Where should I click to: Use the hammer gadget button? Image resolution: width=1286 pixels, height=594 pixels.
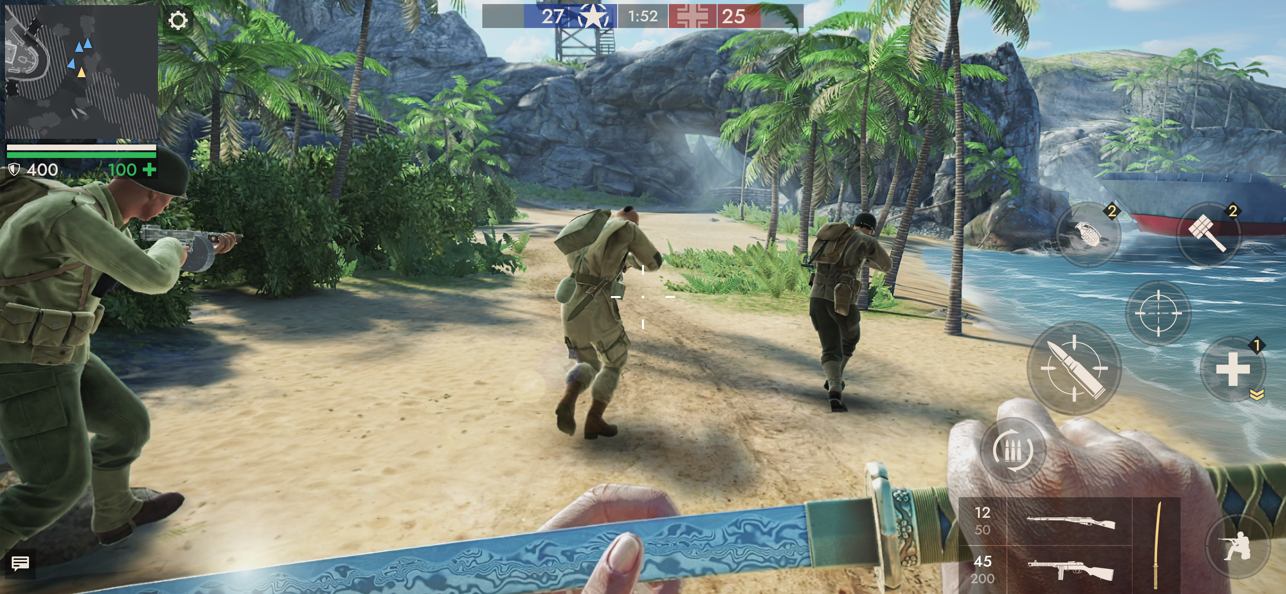(x=1209, y=234)
